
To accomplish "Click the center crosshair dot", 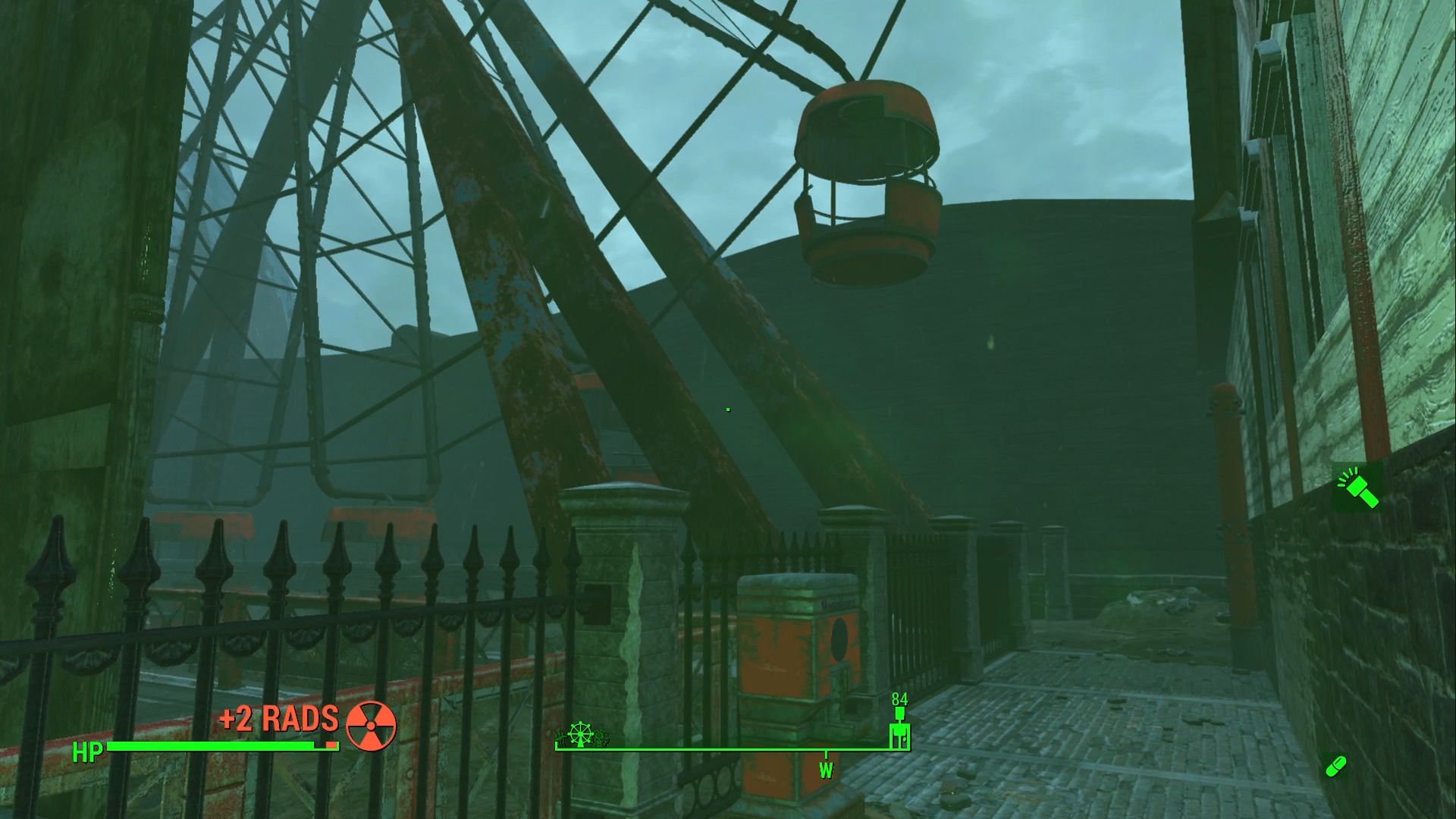I will click(727, 409).
